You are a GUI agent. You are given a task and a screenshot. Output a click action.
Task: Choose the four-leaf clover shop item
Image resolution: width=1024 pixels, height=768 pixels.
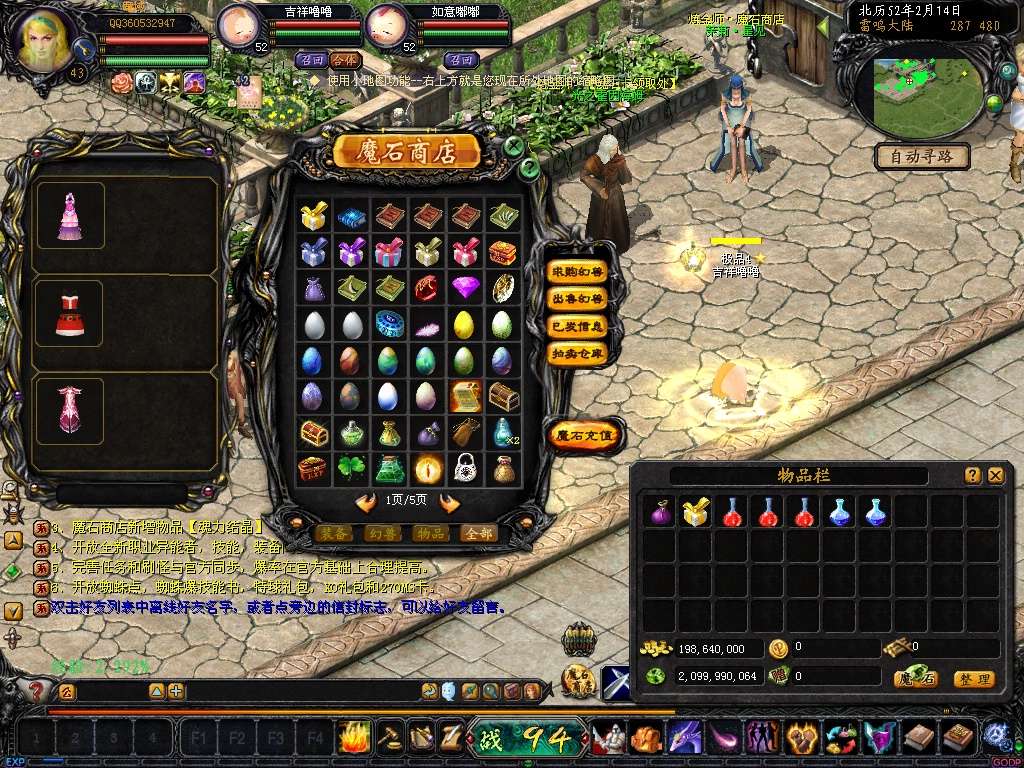tap(350, 468)
